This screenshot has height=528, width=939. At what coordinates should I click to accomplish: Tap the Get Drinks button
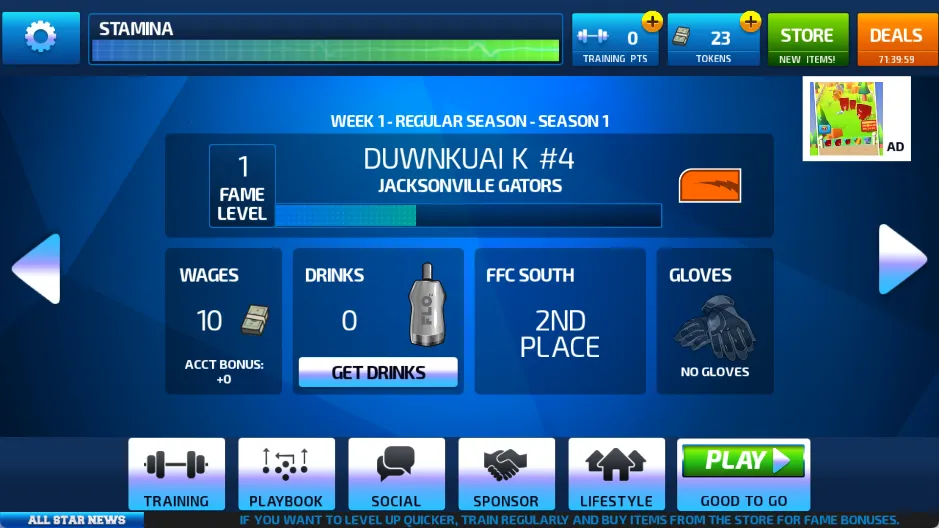point(378,372)
